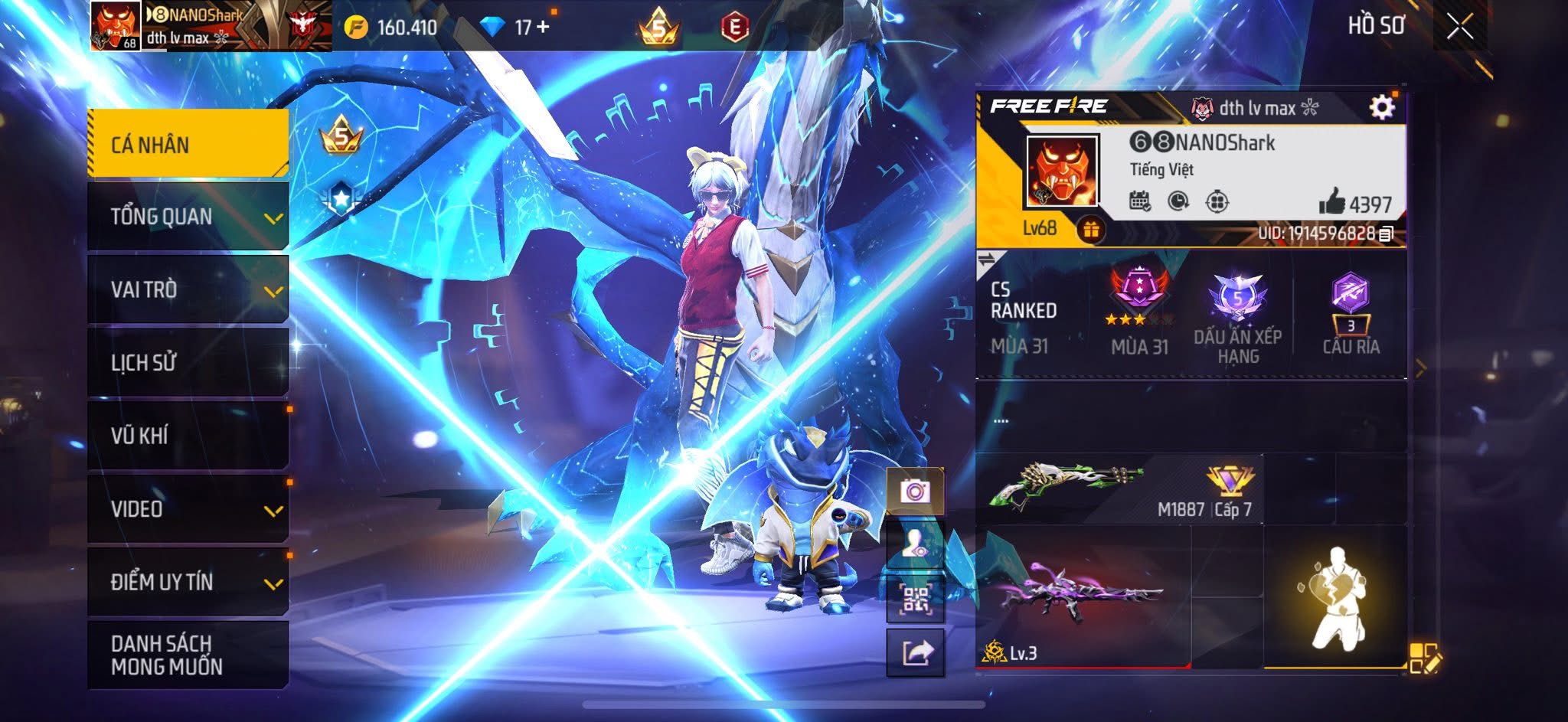This screenshot has width=1568, height=722.
Task: Switch to the VŨ KHÍ tab
Action: [x=188, y=435]
